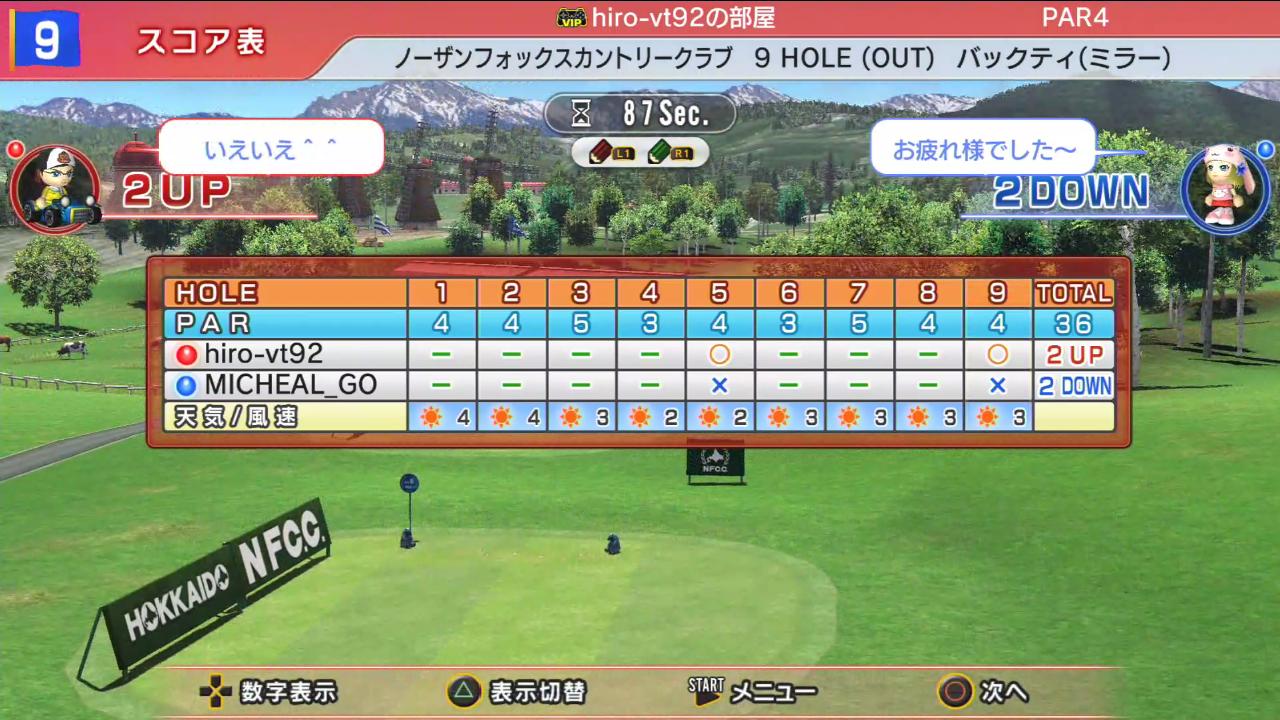Show numeric scores with 数字表示
This screenshot has width=1280, height=720.
click(288, 691)
